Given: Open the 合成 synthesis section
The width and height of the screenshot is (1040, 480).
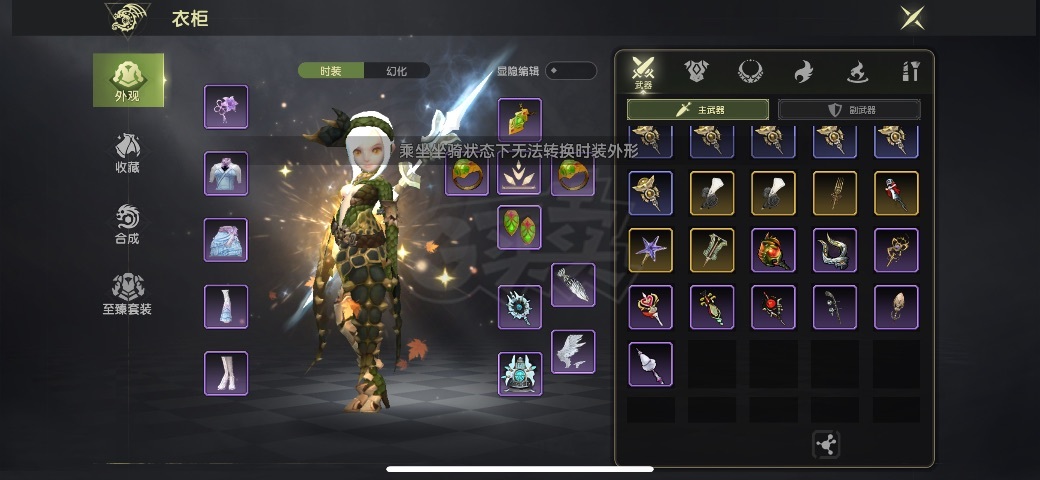Looking at the screenshot, I should click(128, 224).
